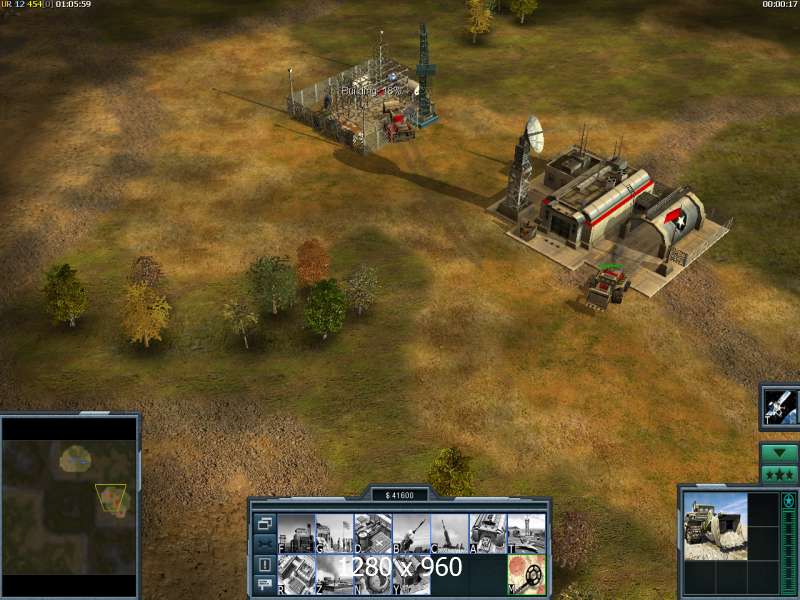
Task: Build the missile launcher defense labeled B
Action: point(411,533)
